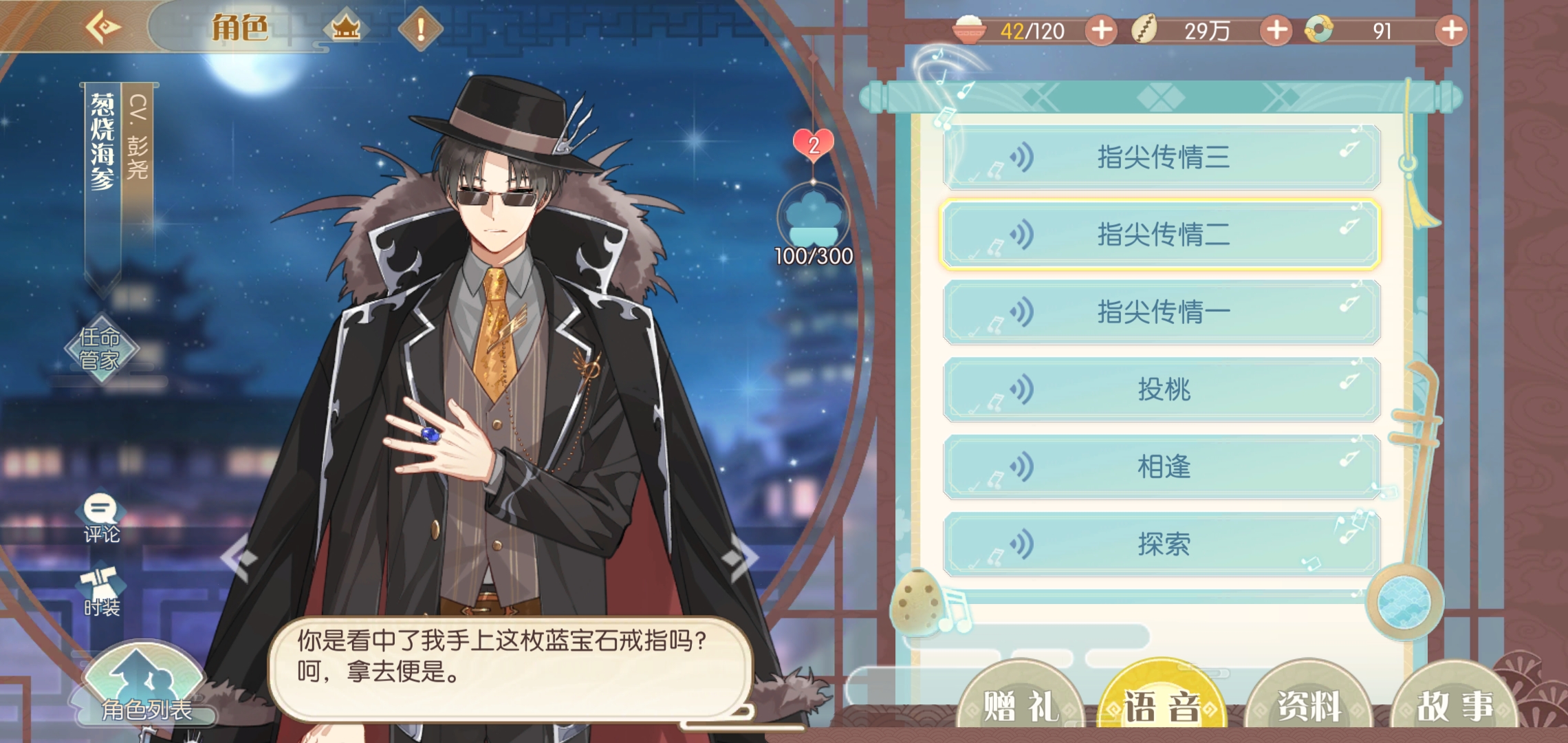Open the 评论 comments
Screen dimensions: 1568x743
[101, 519]
